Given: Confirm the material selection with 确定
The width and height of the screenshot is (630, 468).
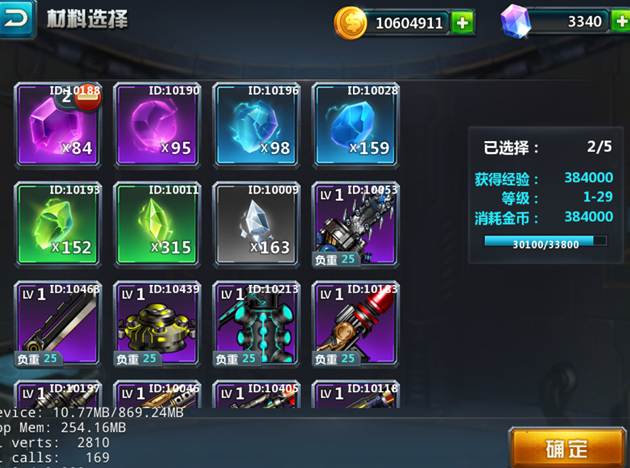Looking at the screenshot, I should point(566,447).
